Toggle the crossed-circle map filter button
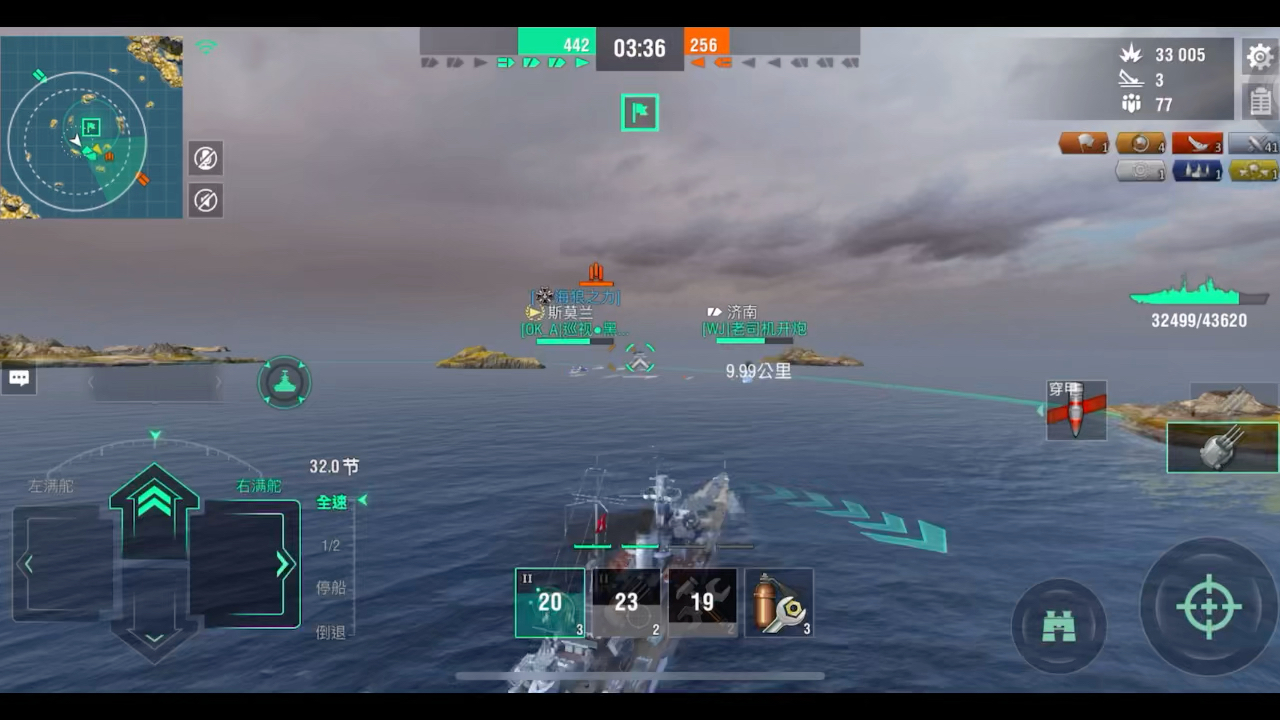The width and height of the screenshot is (1280, 720). point(205,158)
